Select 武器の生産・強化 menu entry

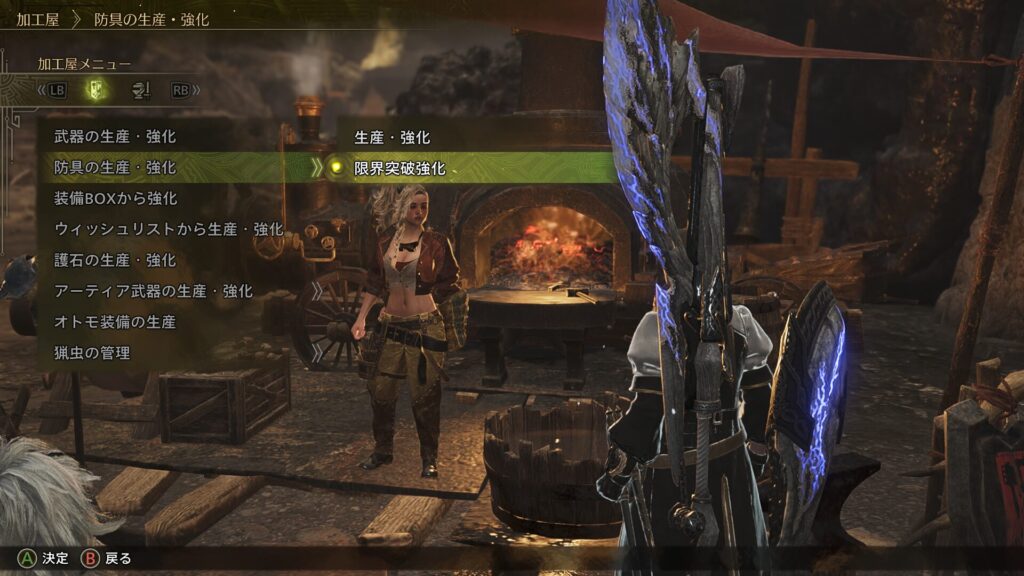coord(115,136)
